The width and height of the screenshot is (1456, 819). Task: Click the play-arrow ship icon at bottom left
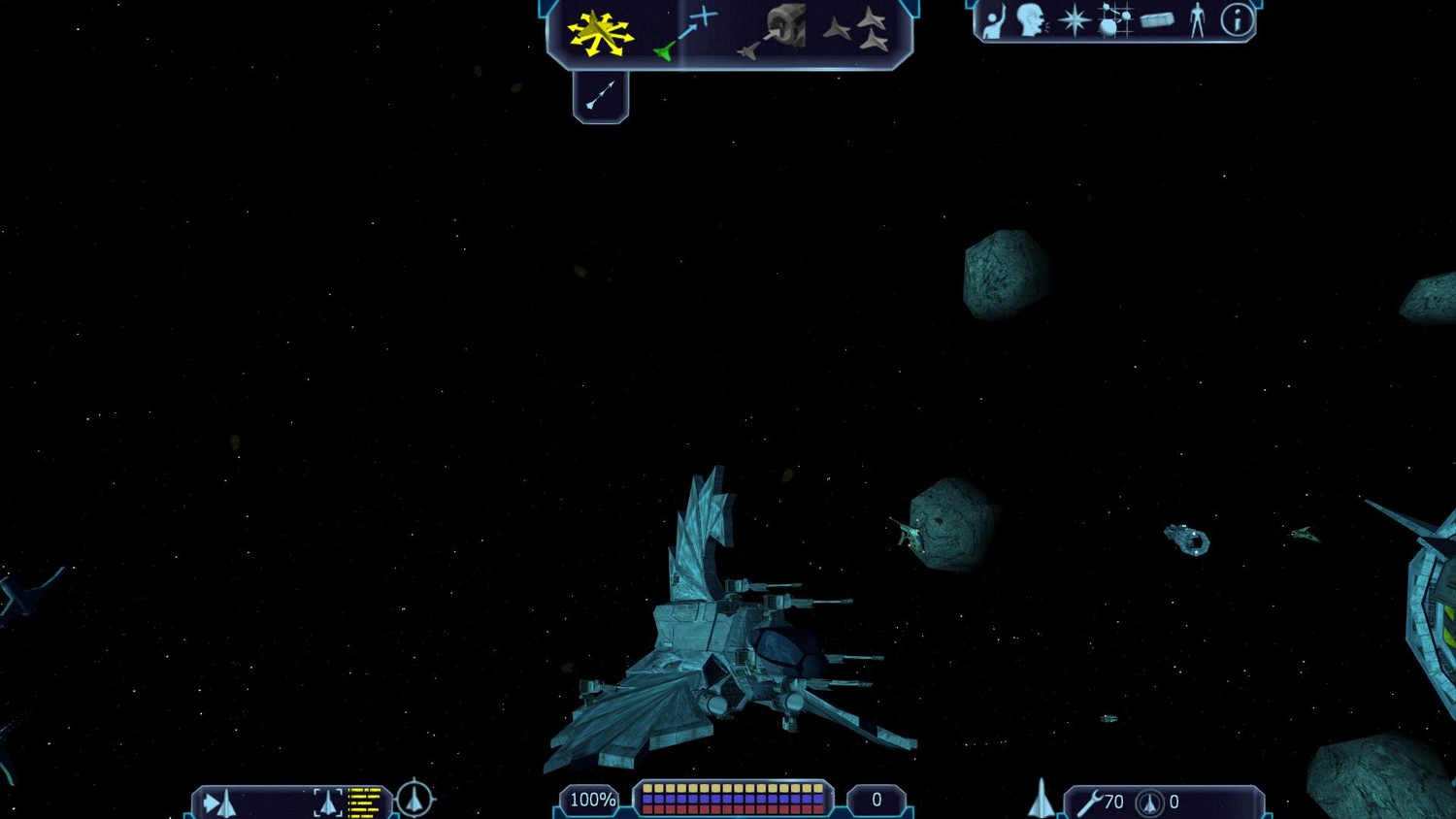tap(220, 803)
